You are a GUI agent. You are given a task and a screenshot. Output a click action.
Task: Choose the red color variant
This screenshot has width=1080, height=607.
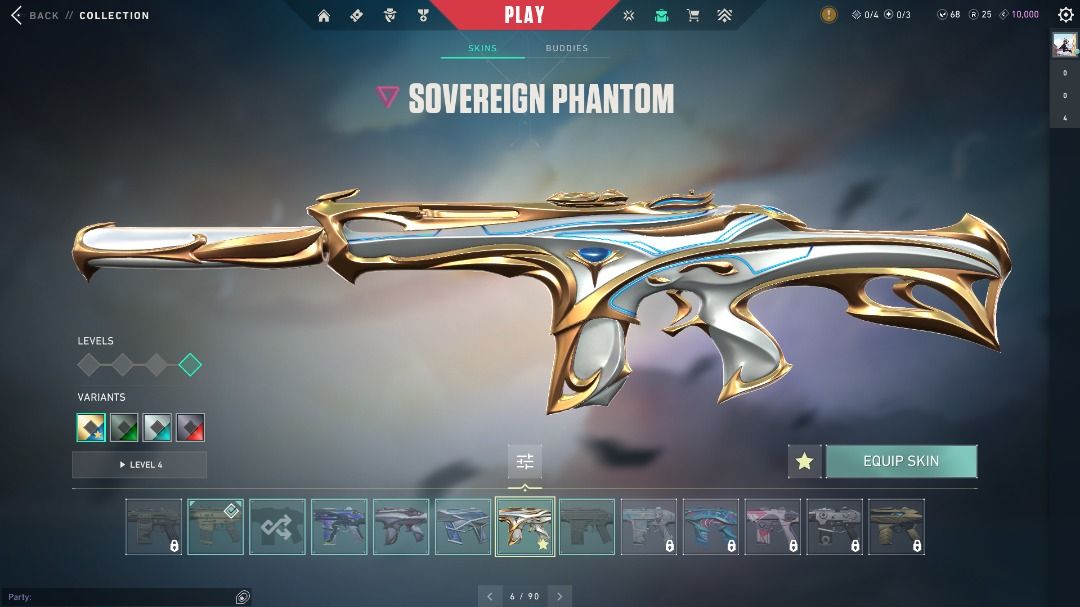pyautogui.click(x=190, y=428)
